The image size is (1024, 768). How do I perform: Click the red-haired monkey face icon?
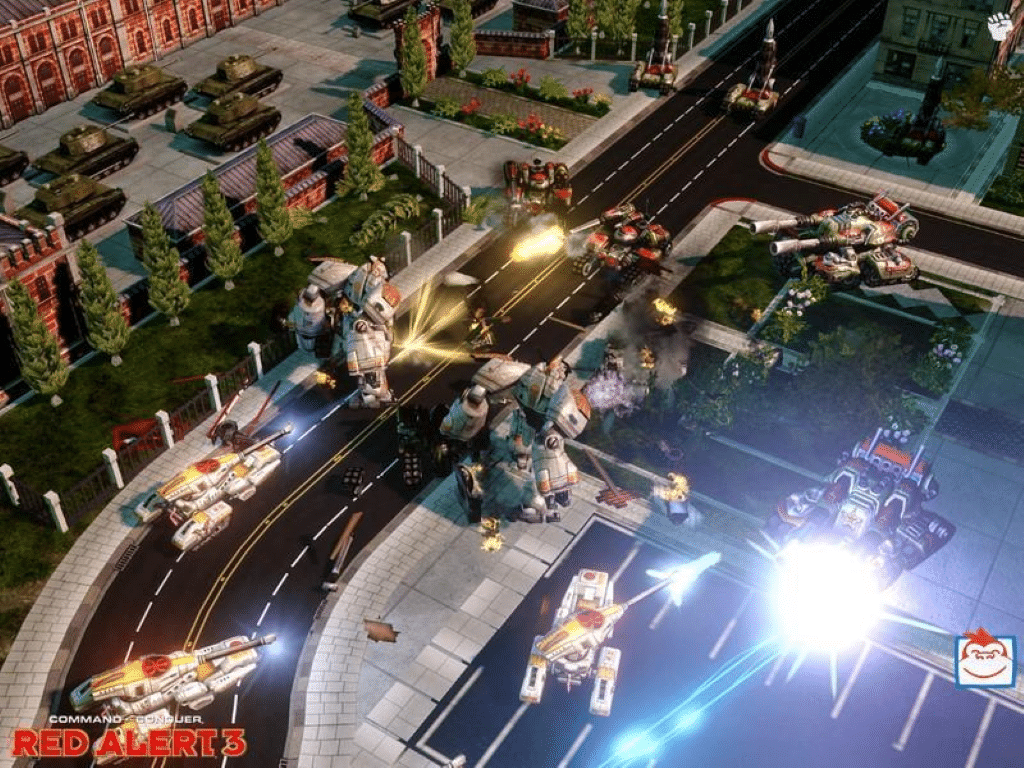(984, 660)
